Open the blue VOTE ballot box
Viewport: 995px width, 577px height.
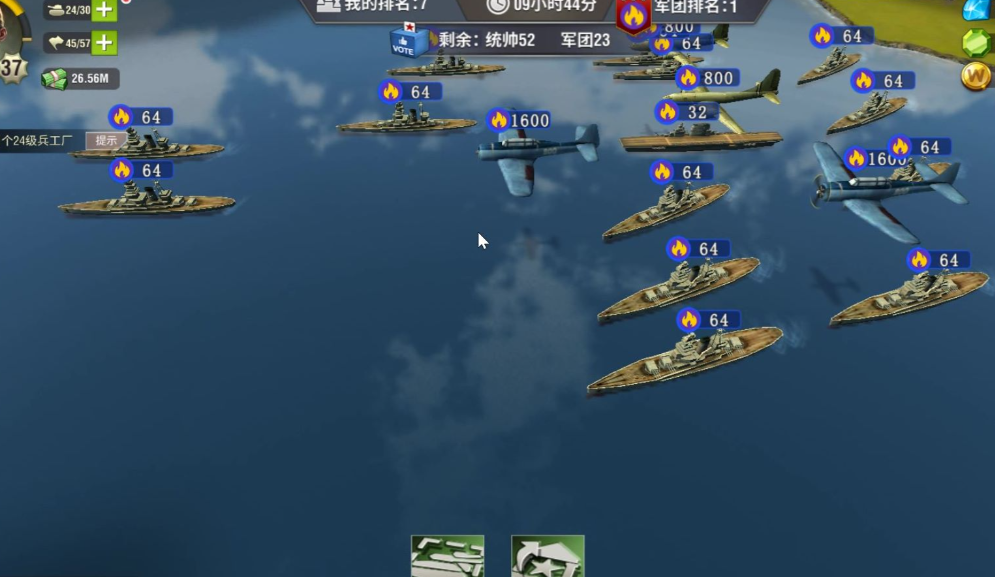pyautogui.click(x=403, y=41)
